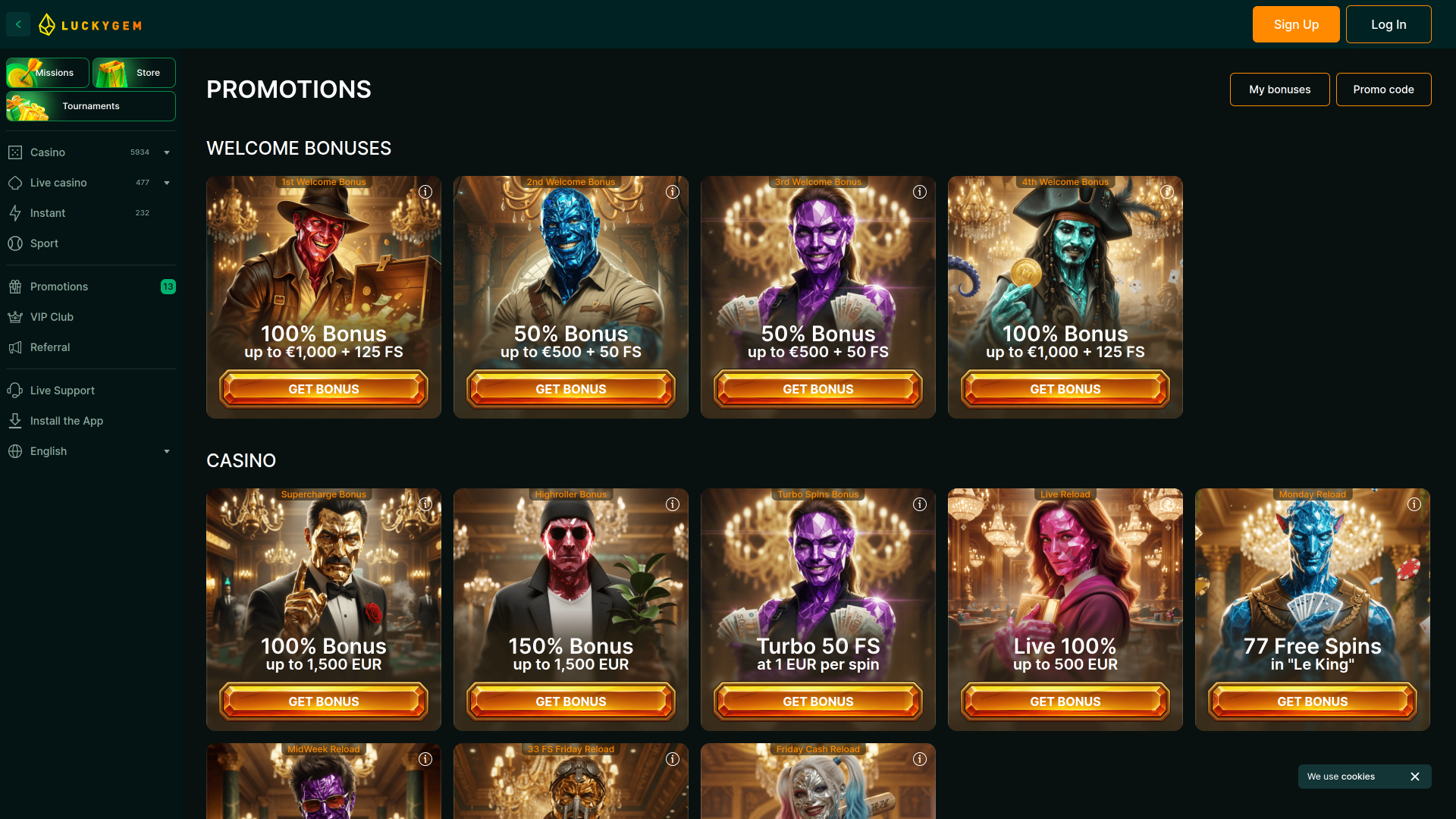
Task: Show info for the Turbo Spins Bonus card
Action: [919, 504]
